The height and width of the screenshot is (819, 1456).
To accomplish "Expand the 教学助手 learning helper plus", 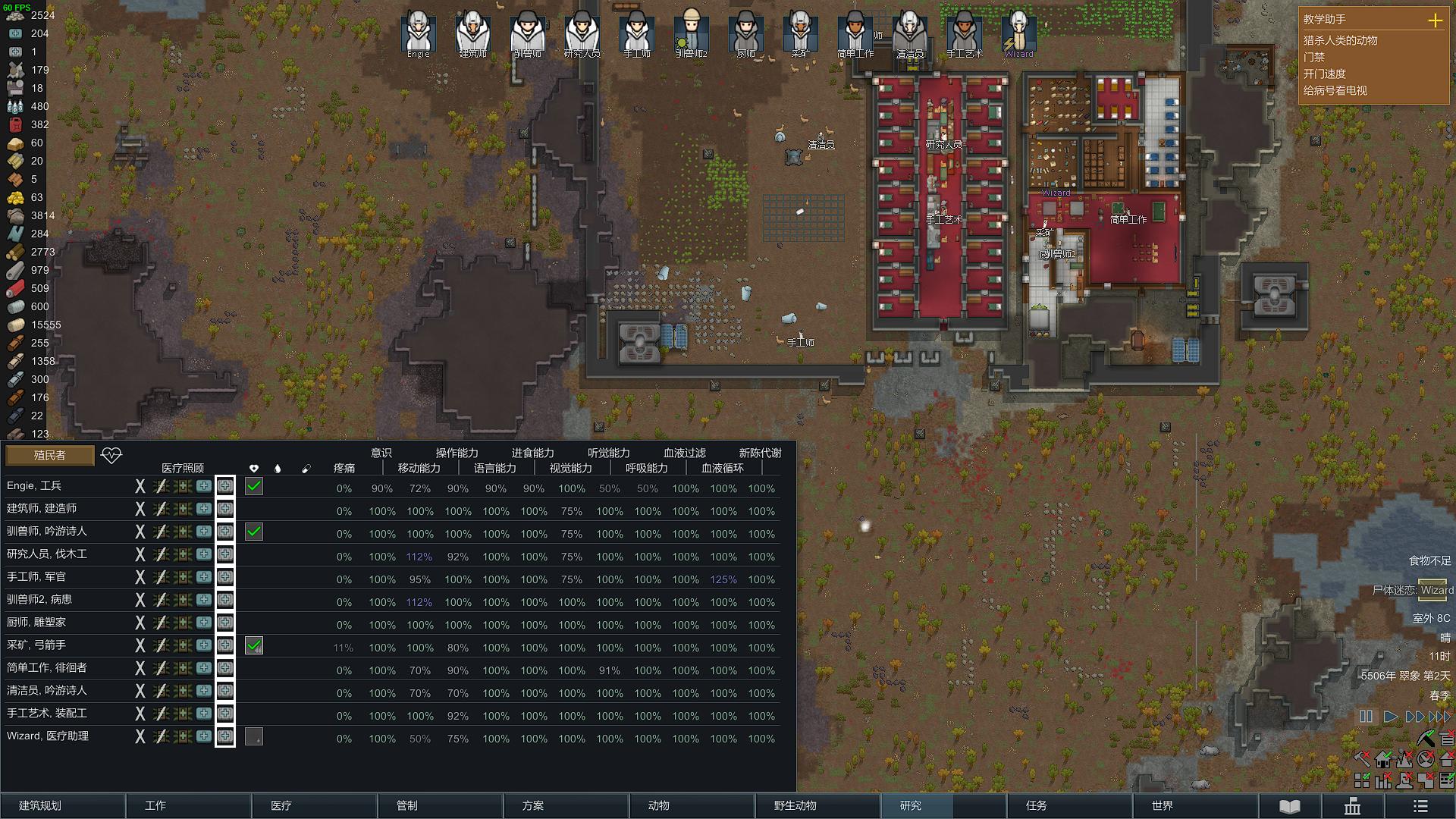I will click(x=1435, y=20).
